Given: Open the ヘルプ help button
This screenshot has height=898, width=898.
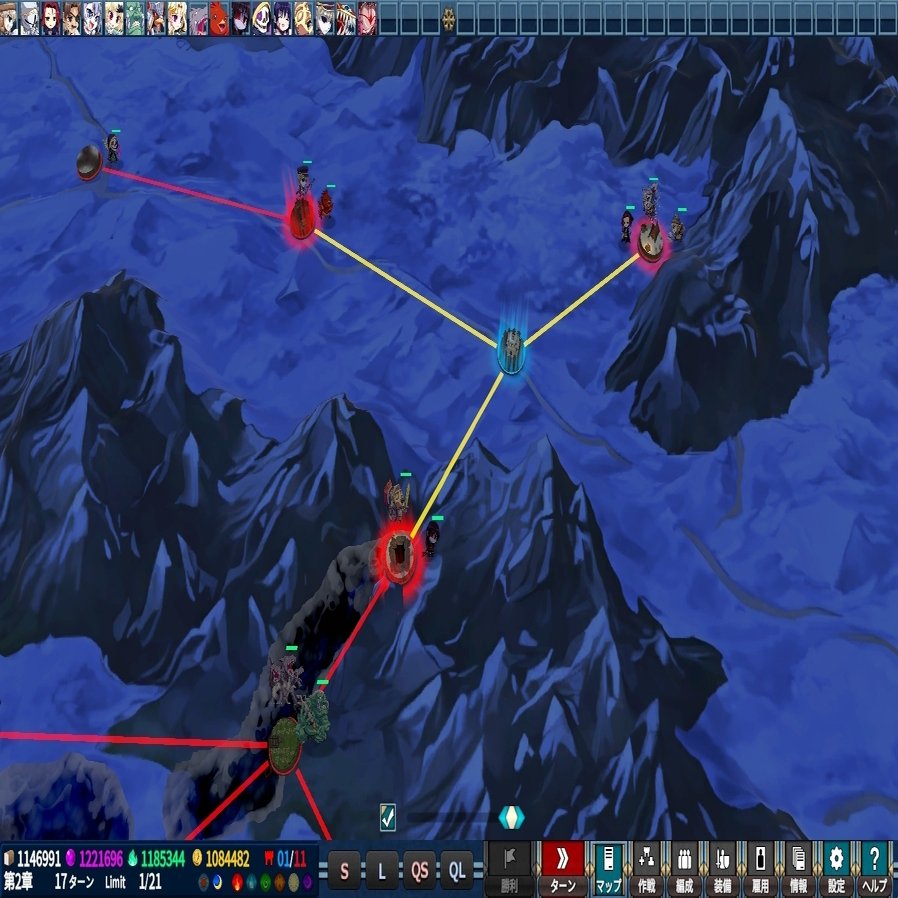Looking at the screenshot, I should 874,867.
